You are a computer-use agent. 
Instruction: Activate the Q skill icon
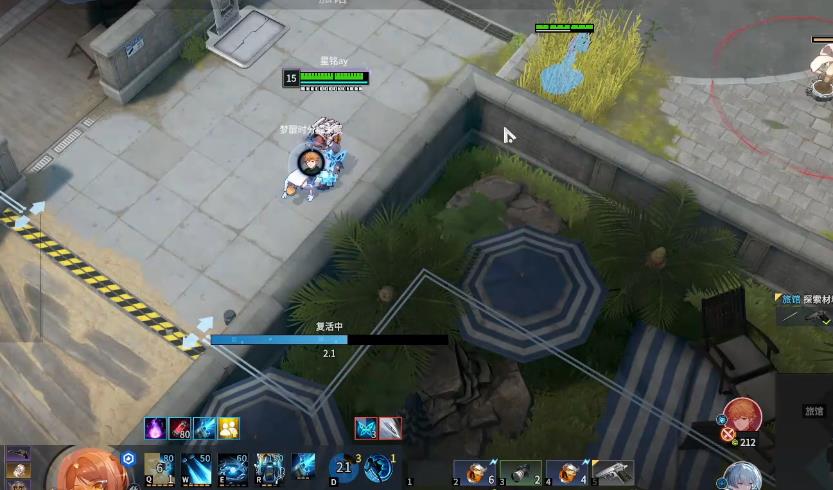tap(159, 466)
